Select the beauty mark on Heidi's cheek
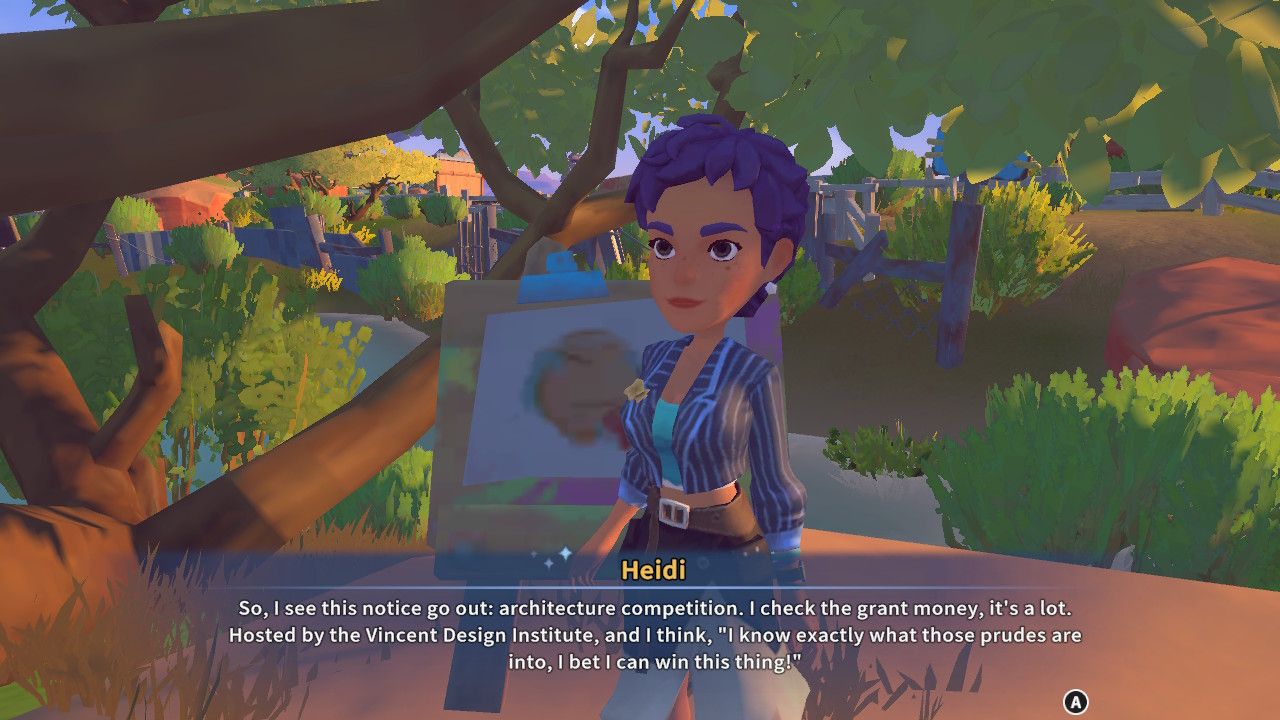Viewport: 1280px width, 720px height. tap(726, 268)
